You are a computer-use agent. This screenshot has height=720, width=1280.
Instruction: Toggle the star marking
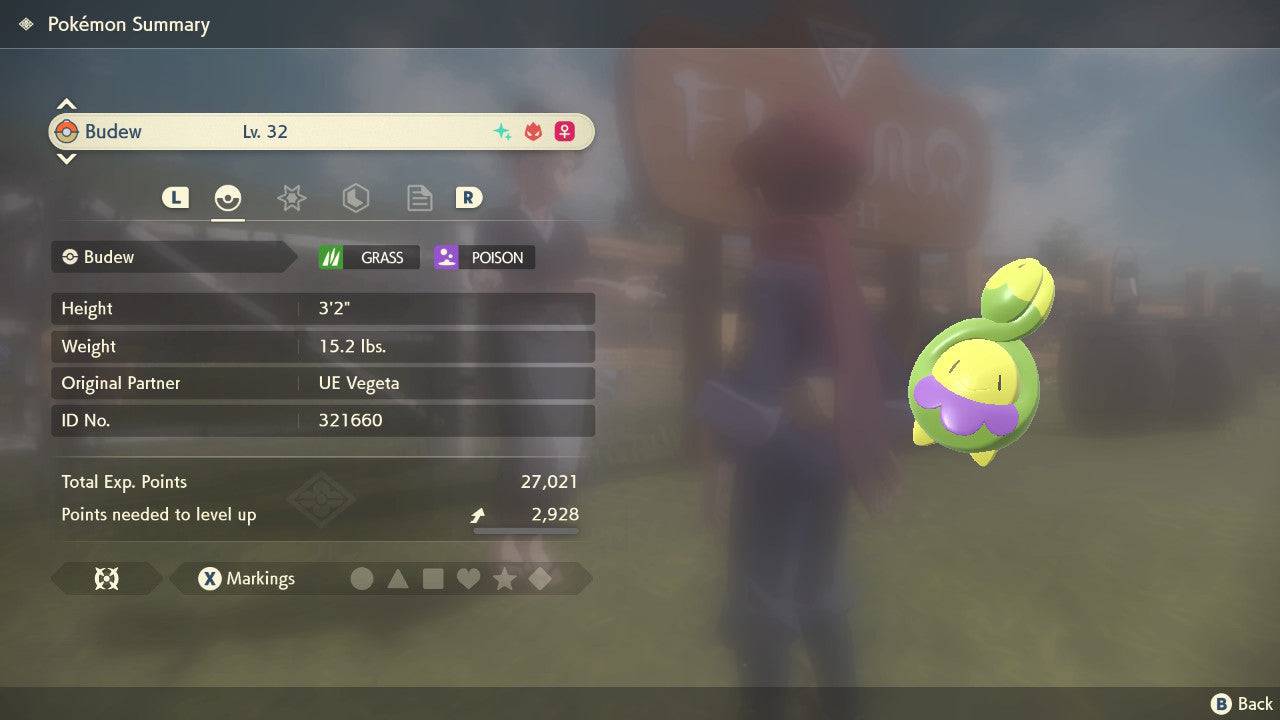click(504, 579)
